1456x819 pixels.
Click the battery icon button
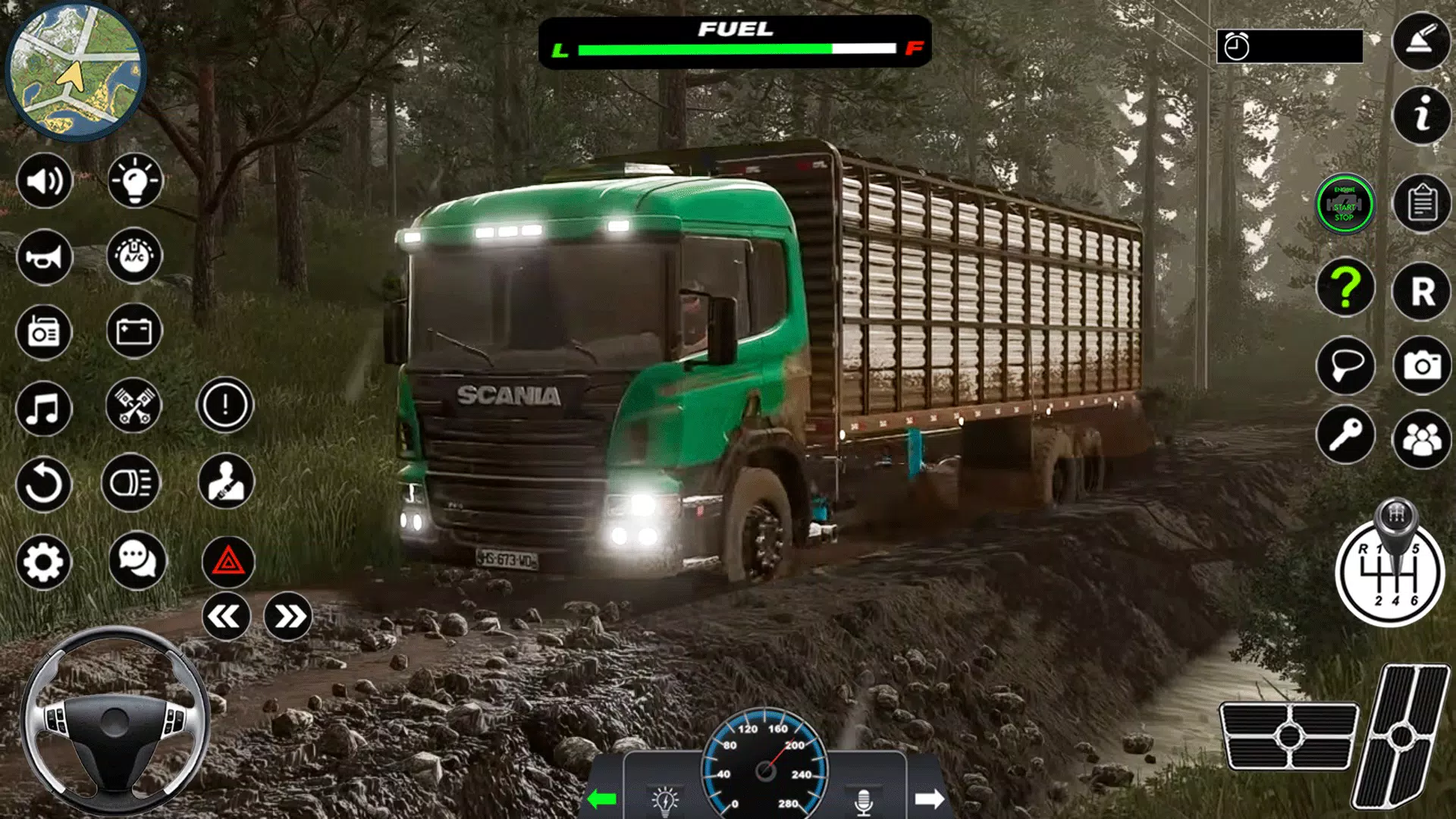(x=134, y=331)
